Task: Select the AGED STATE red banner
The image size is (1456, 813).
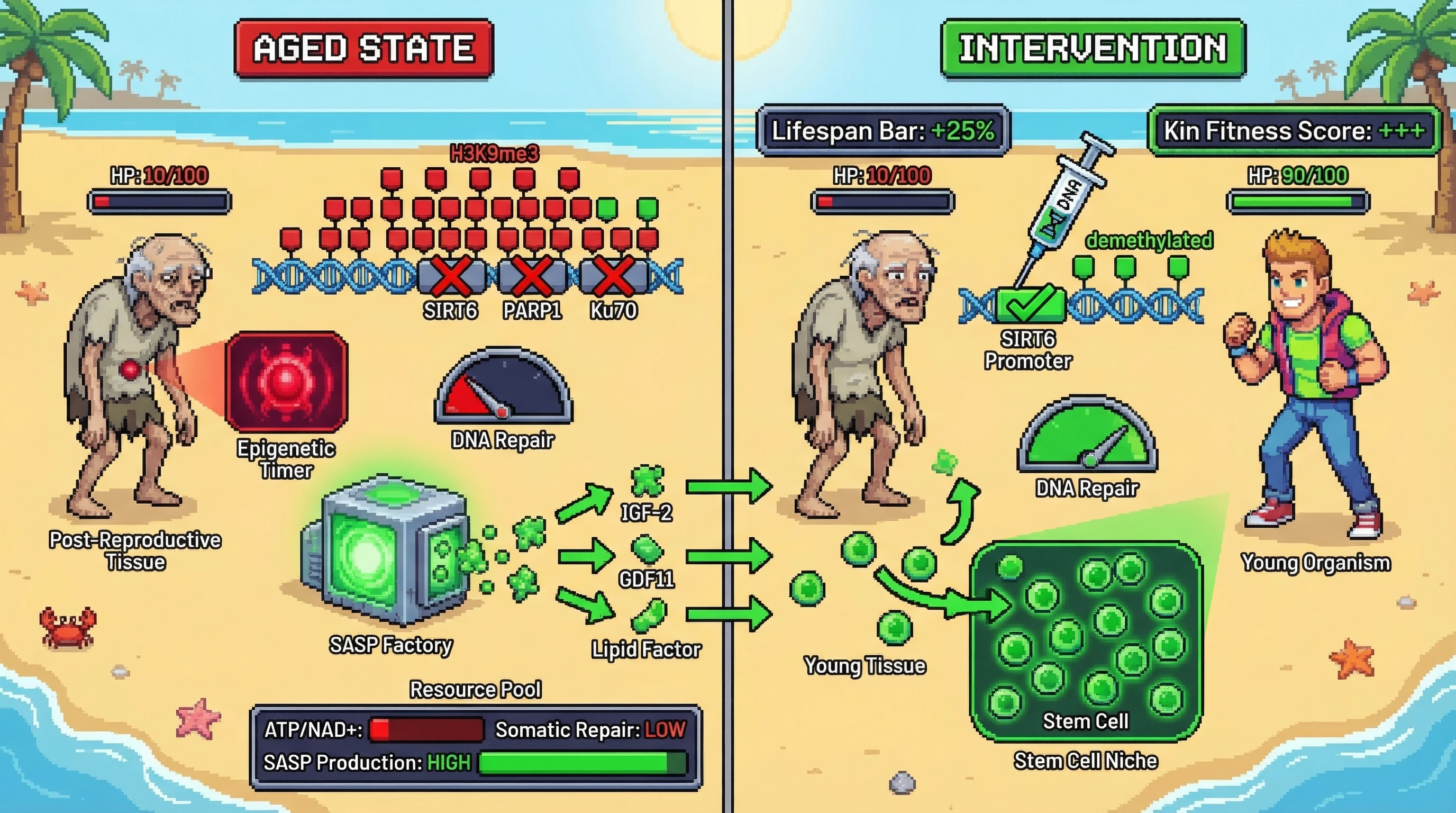Action: (x=363, y=48)
